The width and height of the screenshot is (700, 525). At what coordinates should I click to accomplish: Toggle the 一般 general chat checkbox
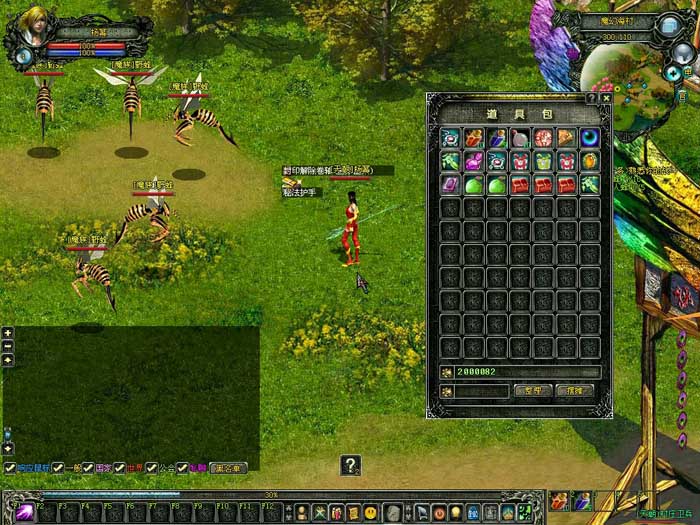point(58,467)
